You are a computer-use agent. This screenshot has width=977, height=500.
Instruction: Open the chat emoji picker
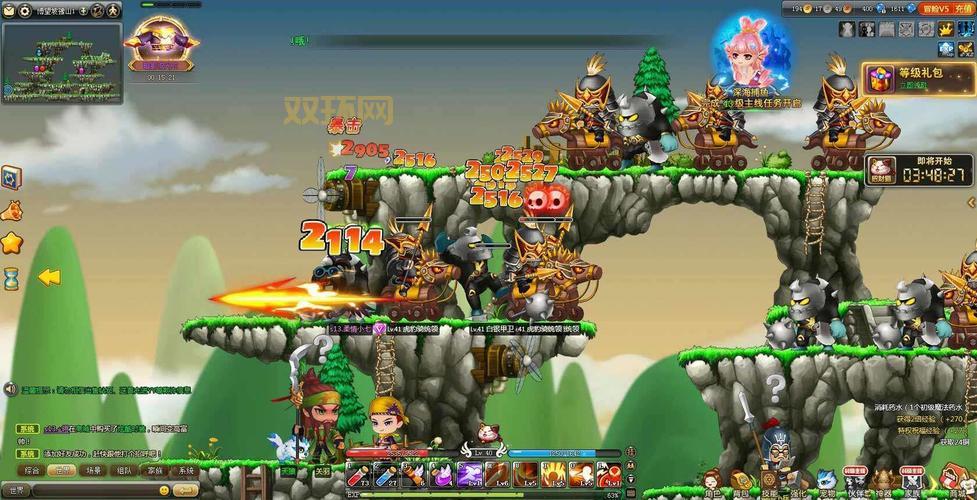coord(164,490)
